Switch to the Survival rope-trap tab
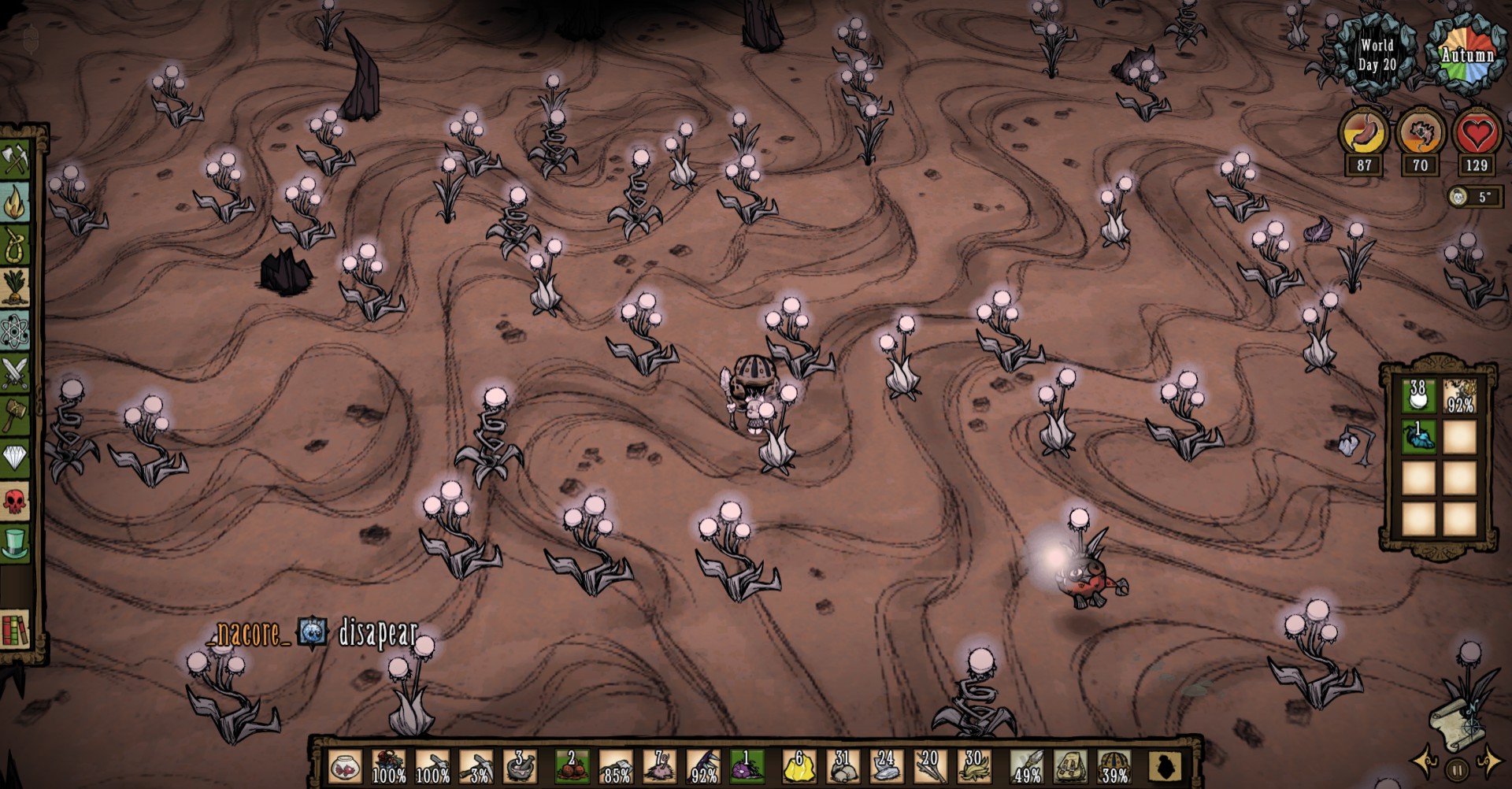Viewport: 1512px width, 789px height. coord(15,246)
